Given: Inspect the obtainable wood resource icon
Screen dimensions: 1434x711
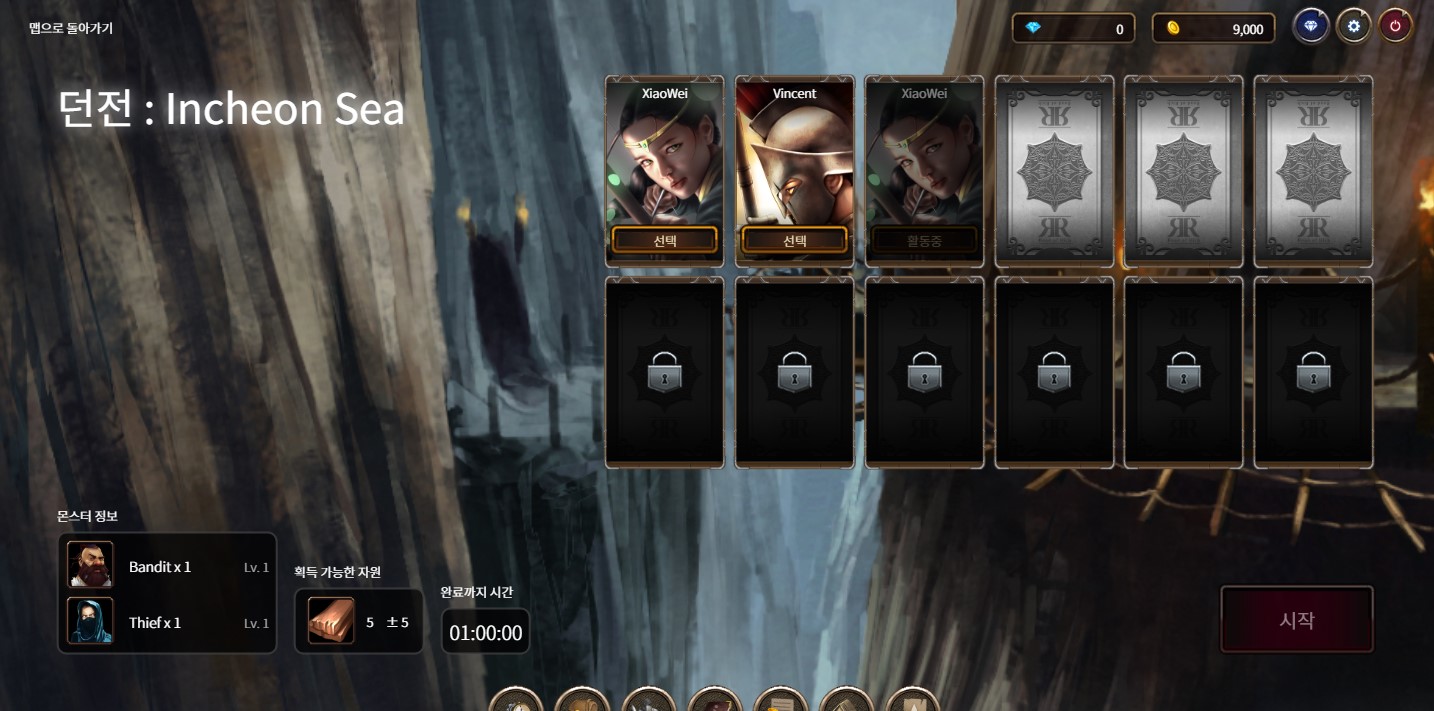Looking at the screenshot, I should point(331,621).
